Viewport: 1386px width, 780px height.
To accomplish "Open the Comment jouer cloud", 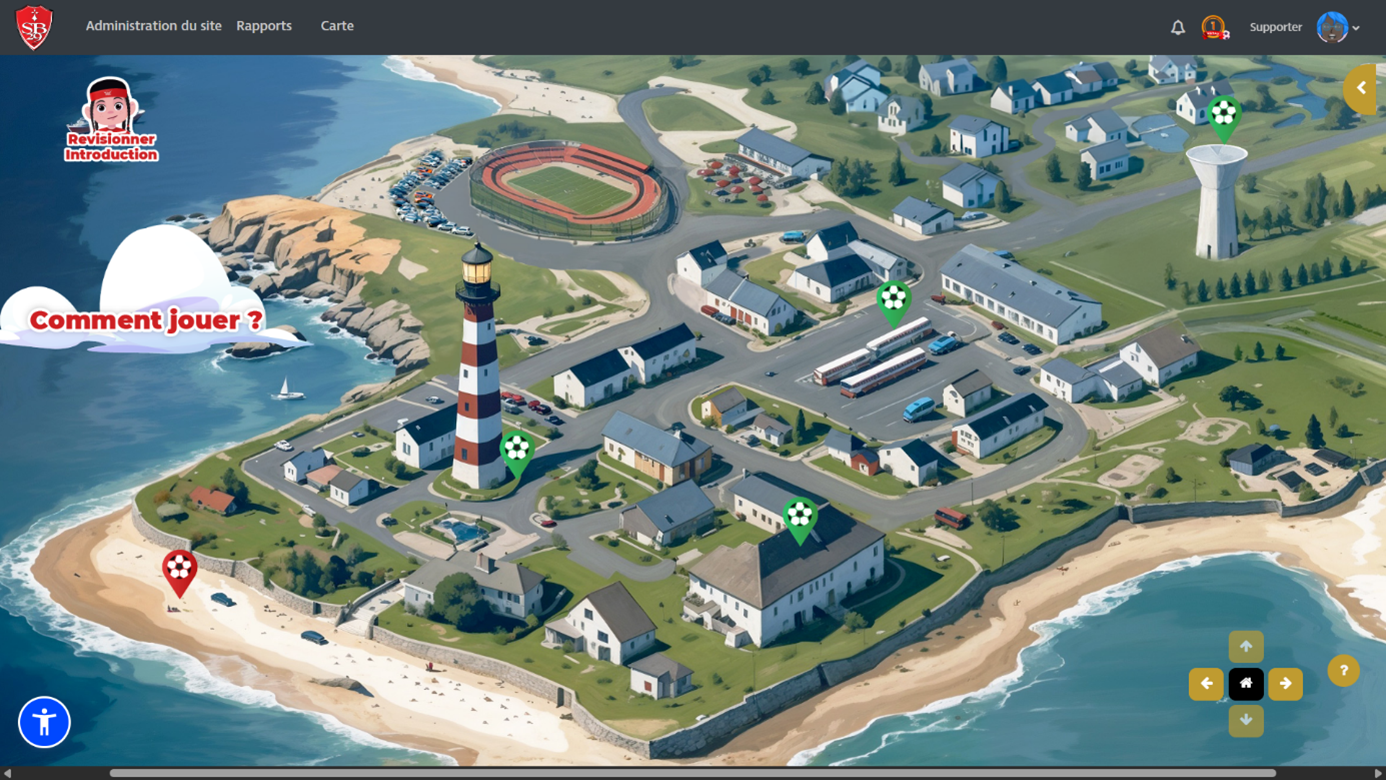I will tap(146, 320).
